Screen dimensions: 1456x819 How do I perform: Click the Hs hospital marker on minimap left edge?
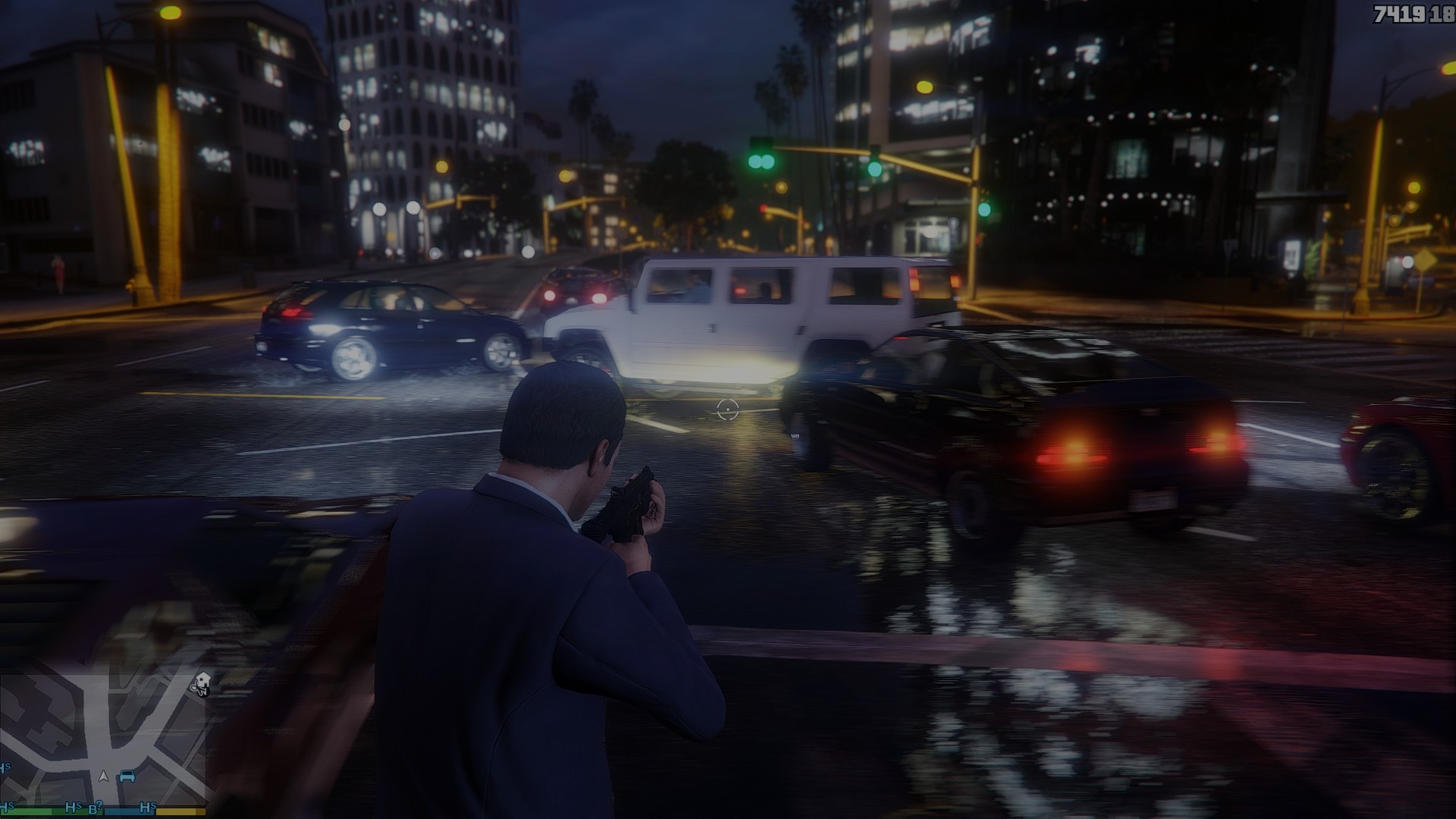click(x=6, y=767)
